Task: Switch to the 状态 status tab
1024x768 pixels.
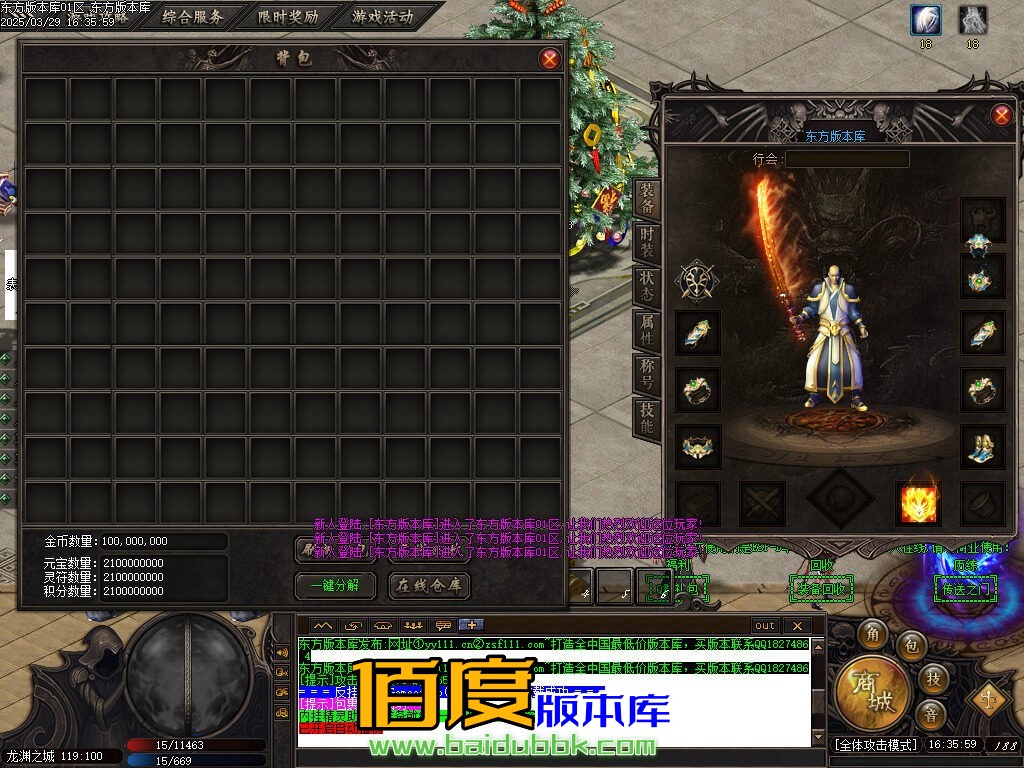Action: click(x=647, y=287)
